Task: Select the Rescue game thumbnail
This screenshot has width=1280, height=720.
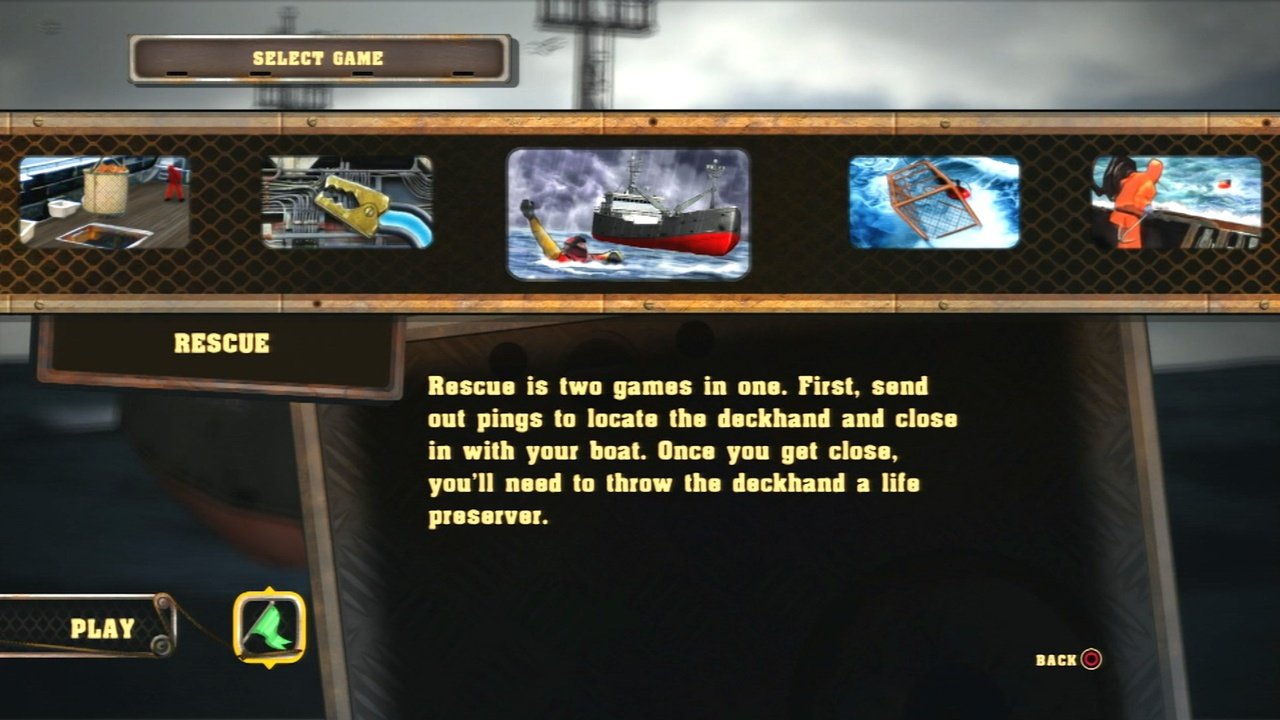Action: pos(628,215)
